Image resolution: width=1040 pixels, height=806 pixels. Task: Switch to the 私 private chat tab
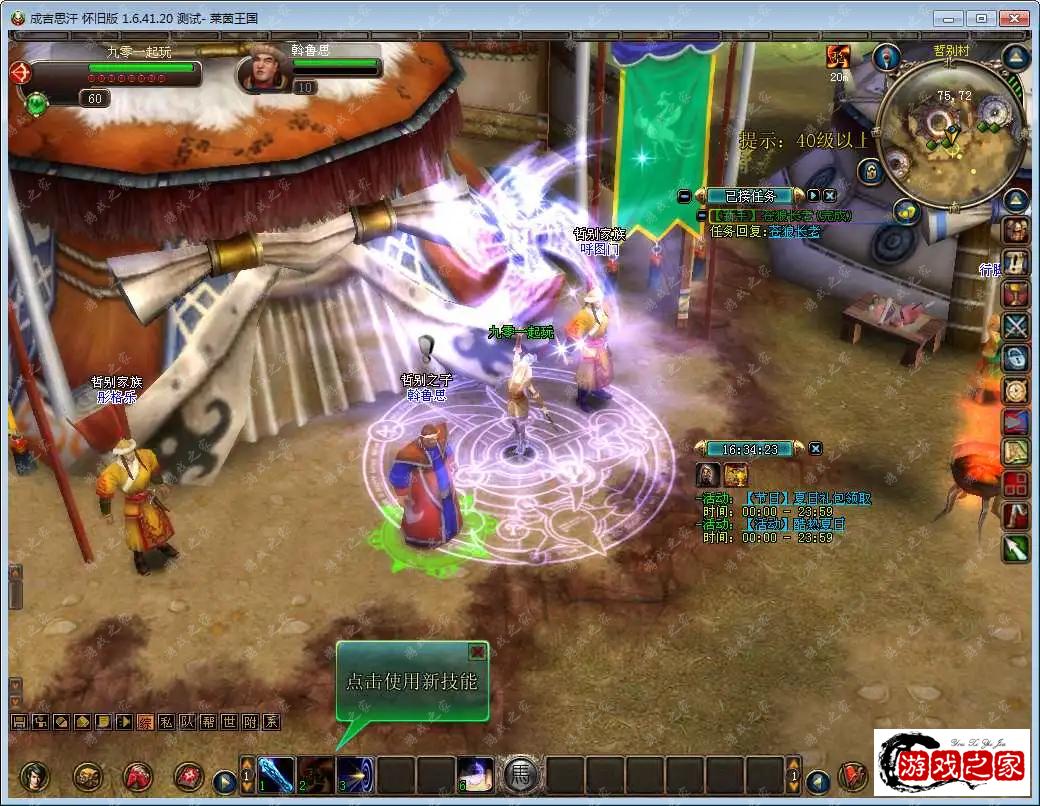[165, 721]
